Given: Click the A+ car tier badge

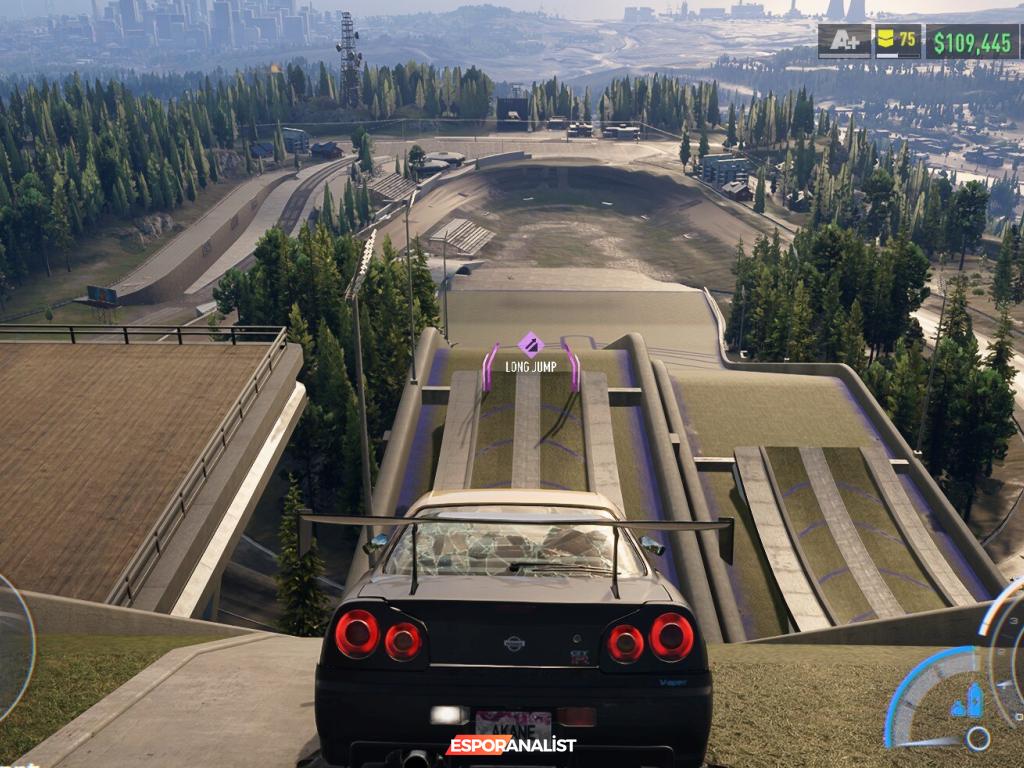Looking at the screenshot, I should coord(844,42).
